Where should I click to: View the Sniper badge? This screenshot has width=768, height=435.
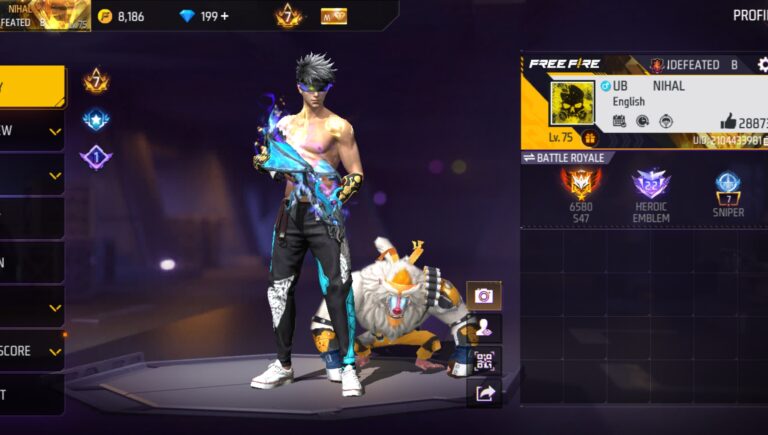coord(727,185)
